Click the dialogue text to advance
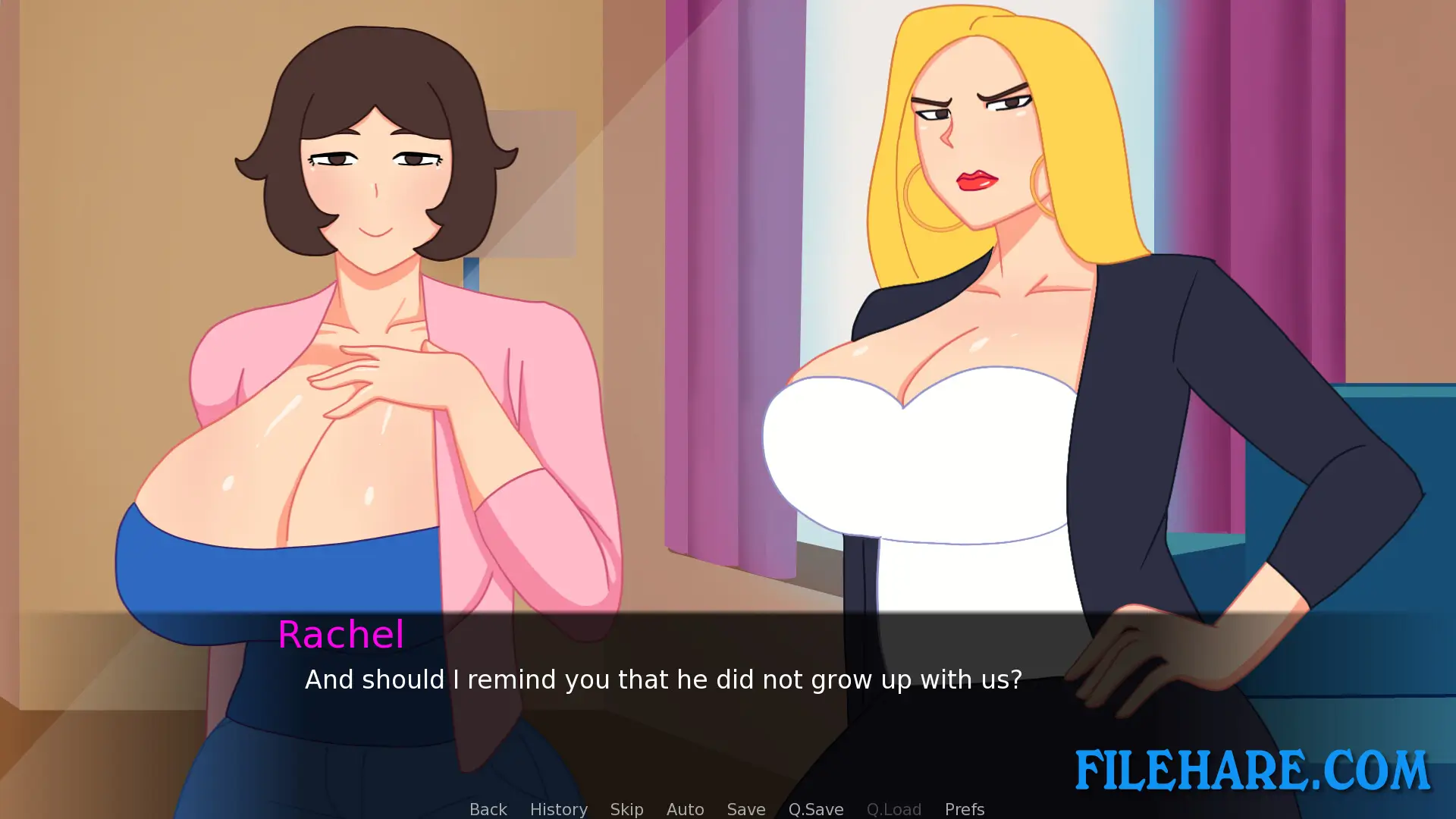The image size is (1456, 819). click(x=664, y=679)
